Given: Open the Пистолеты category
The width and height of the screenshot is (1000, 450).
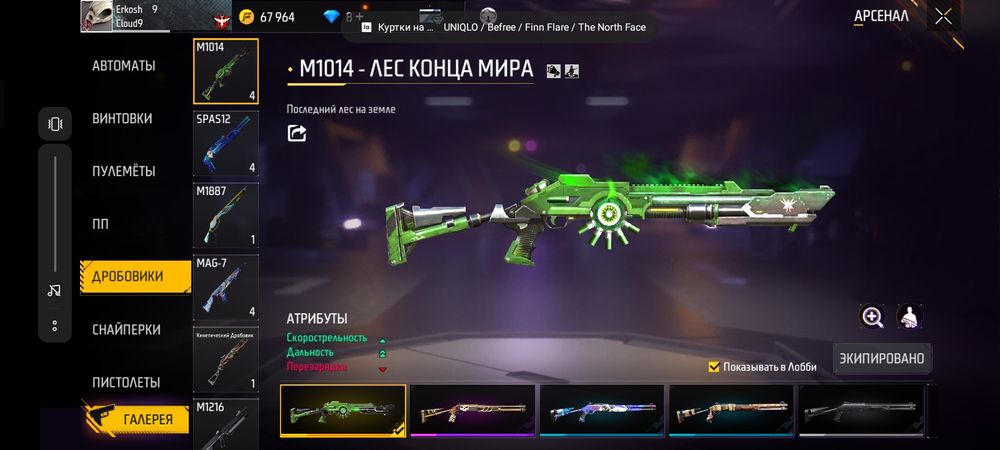Looking at the screenshot, I should pos(126,382).
